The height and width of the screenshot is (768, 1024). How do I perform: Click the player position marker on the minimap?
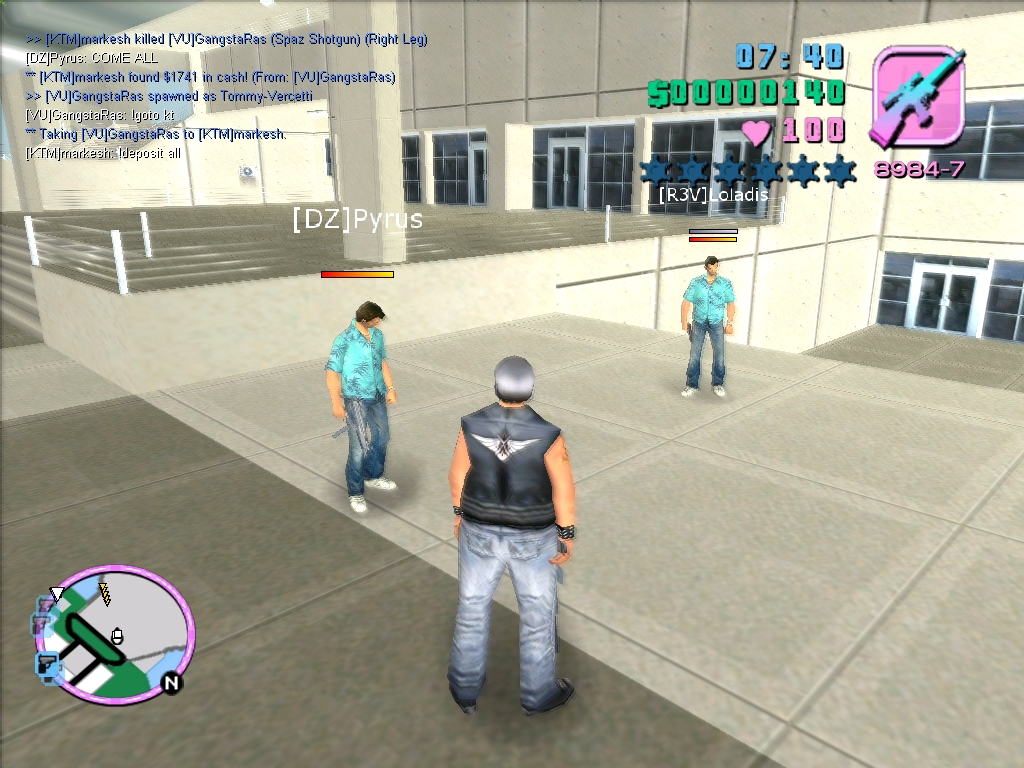(x=117, y=634)
